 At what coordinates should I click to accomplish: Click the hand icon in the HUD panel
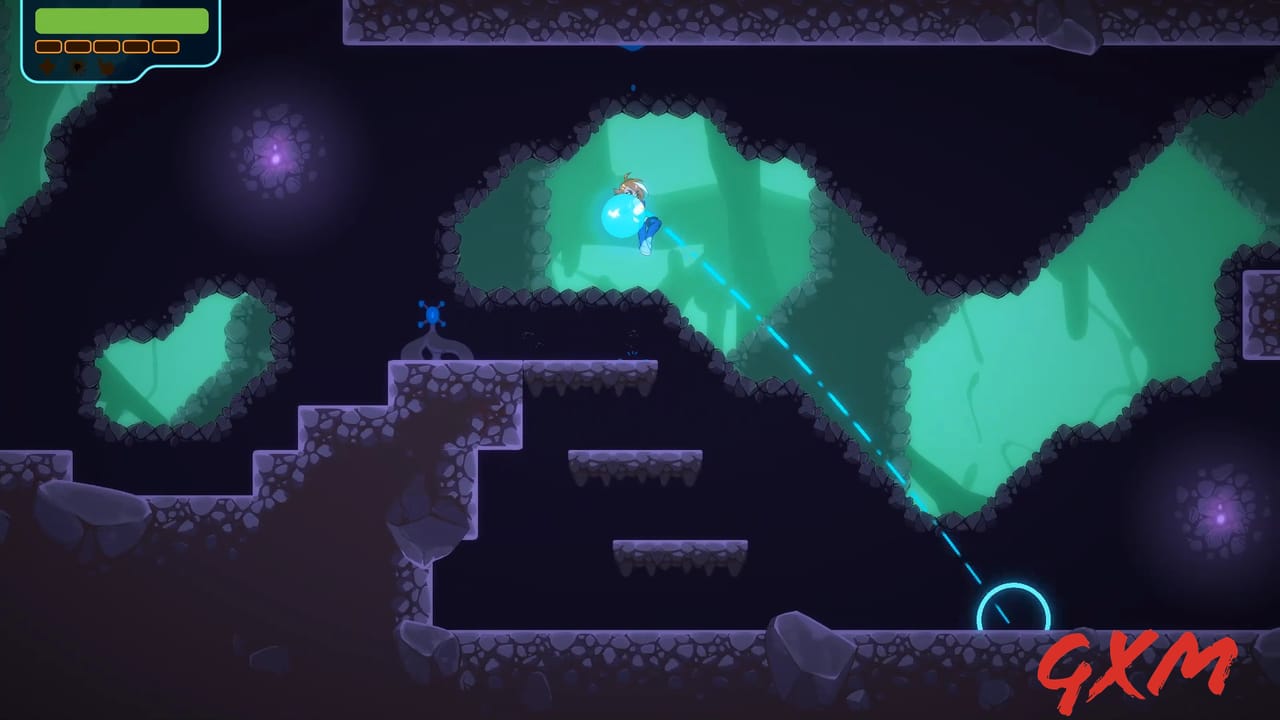tap(105, 67)
